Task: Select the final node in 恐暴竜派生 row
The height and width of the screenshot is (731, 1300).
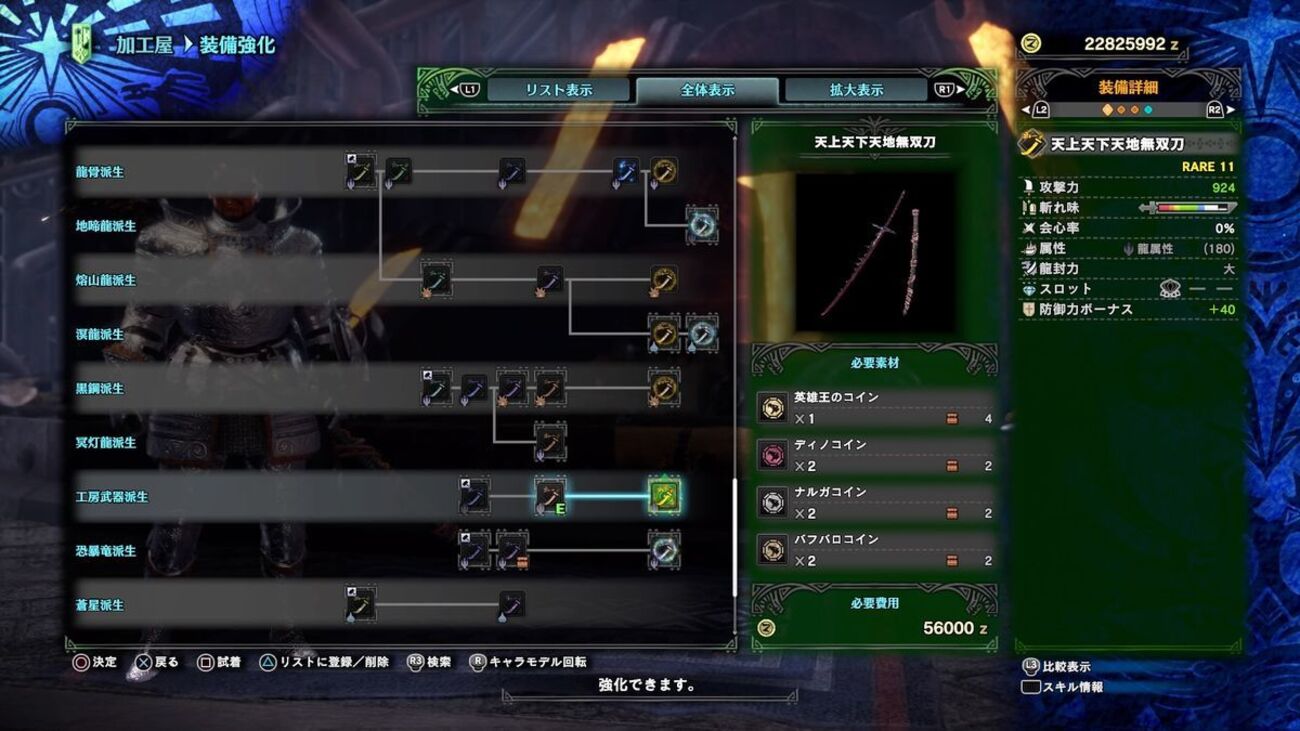Action: 664,550
